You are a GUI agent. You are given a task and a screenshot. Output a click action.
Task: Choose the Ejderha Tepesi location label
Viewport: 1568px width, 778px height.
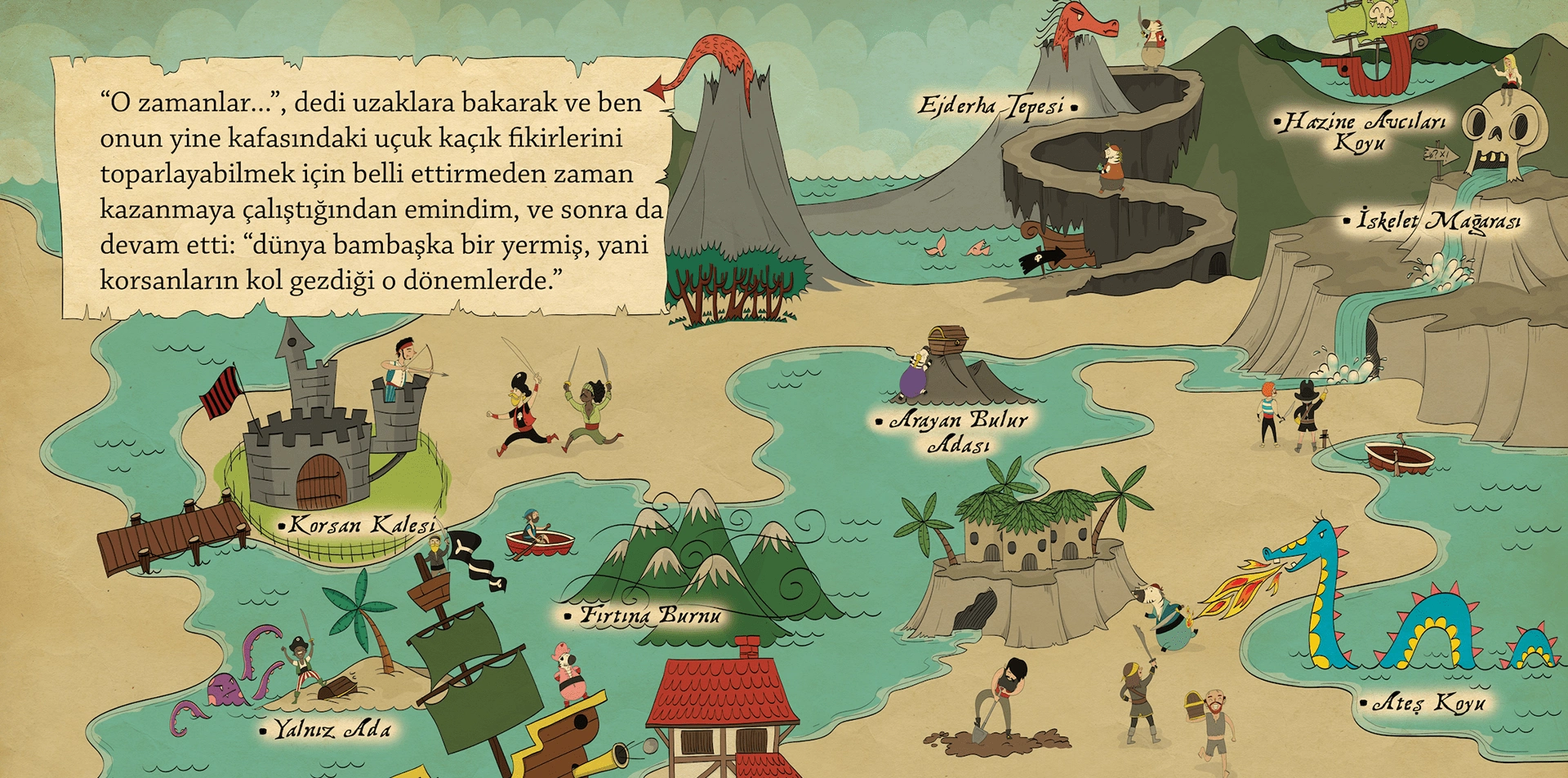(x=991, y=106)
